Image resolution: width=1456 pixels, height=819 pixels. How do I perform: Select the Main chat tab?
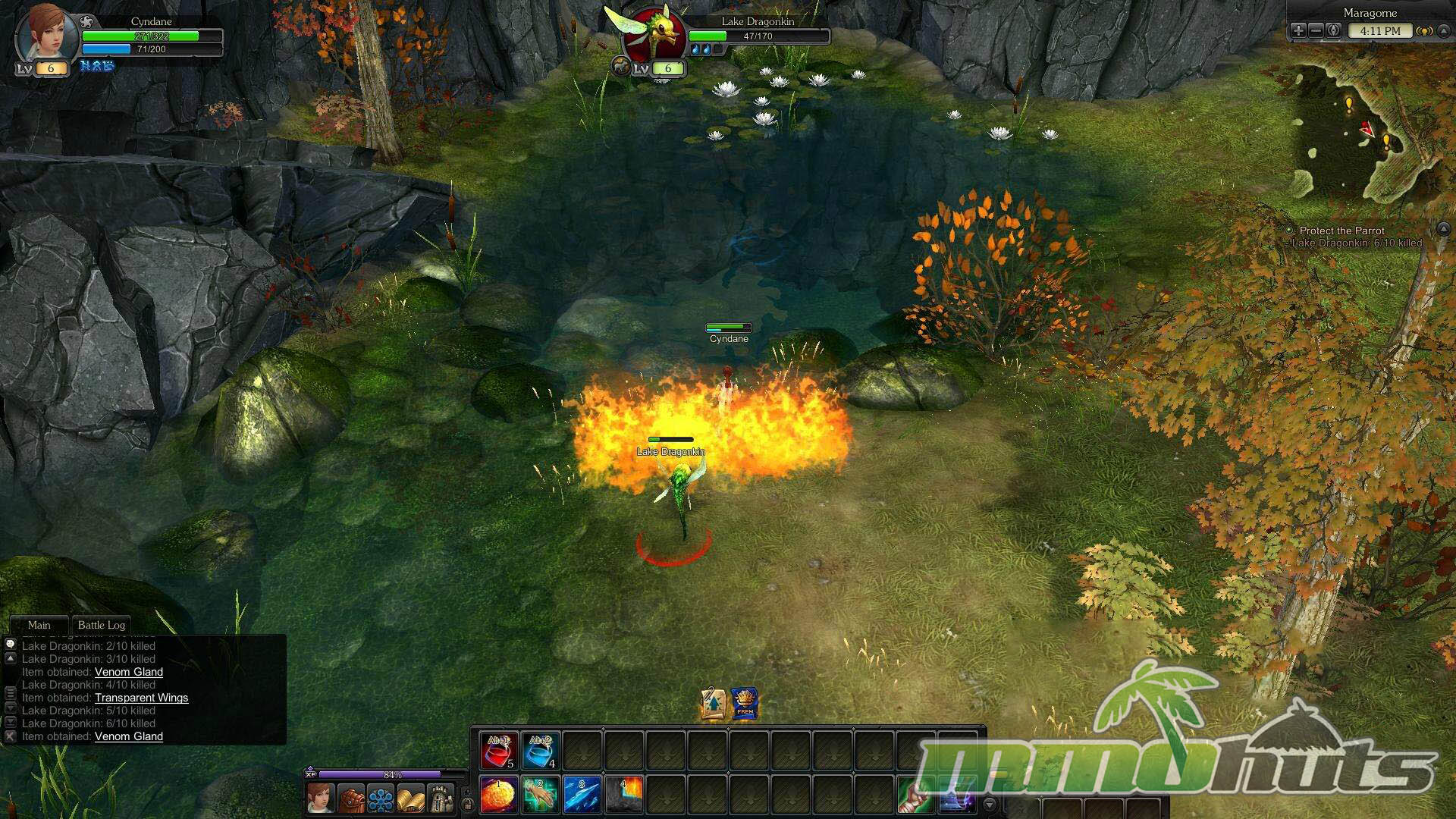39,625
